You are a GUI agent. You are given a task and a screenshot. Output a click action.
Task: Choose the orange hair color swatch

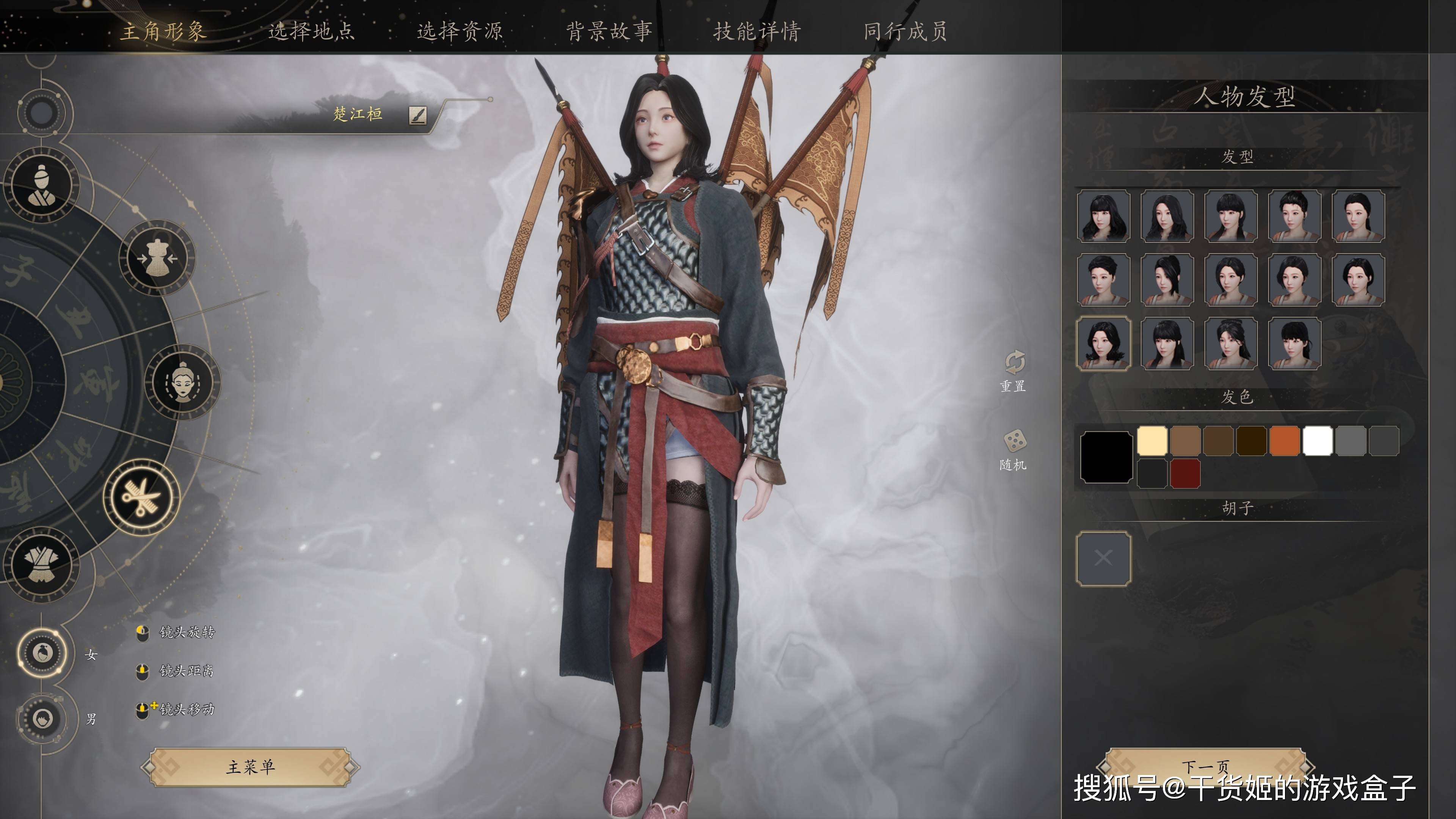pyautogui.click(x=1284, y=441)
